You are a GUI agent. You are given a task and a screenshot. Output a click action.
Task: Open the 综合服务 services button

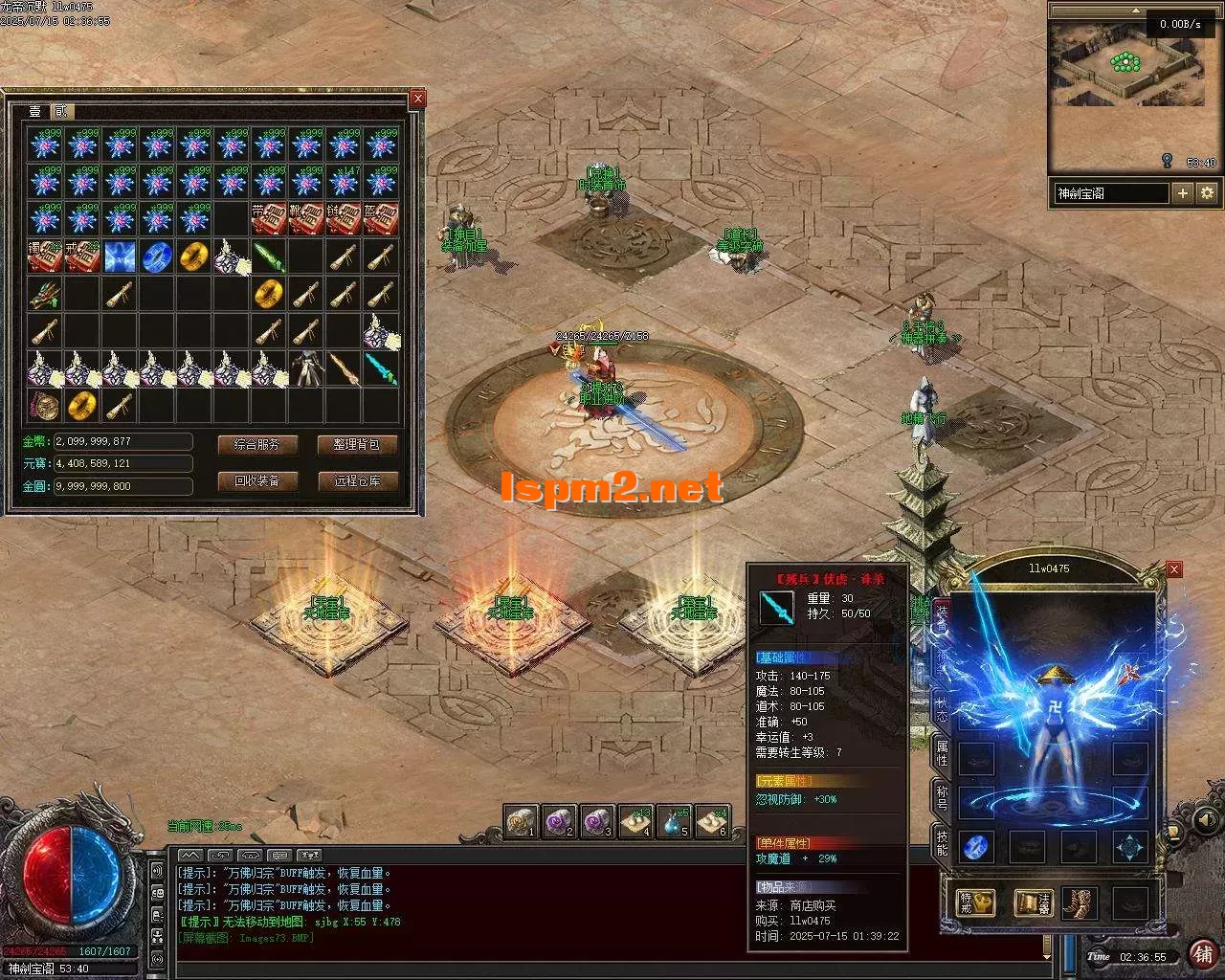257,444
